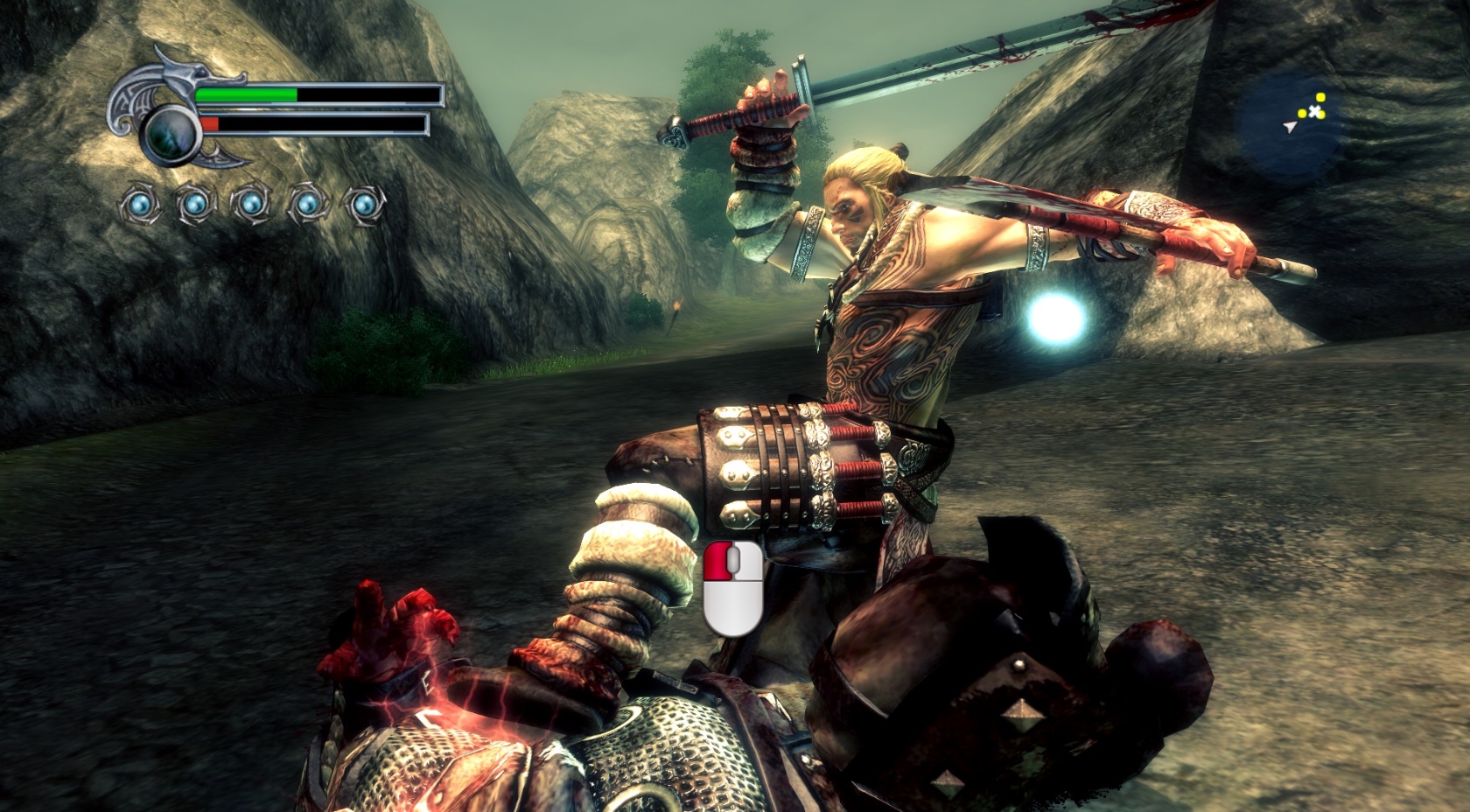The height and width of the screenshot is (812, 1470).
Task: Click the red rage meter bar
Action: [210, 123]
